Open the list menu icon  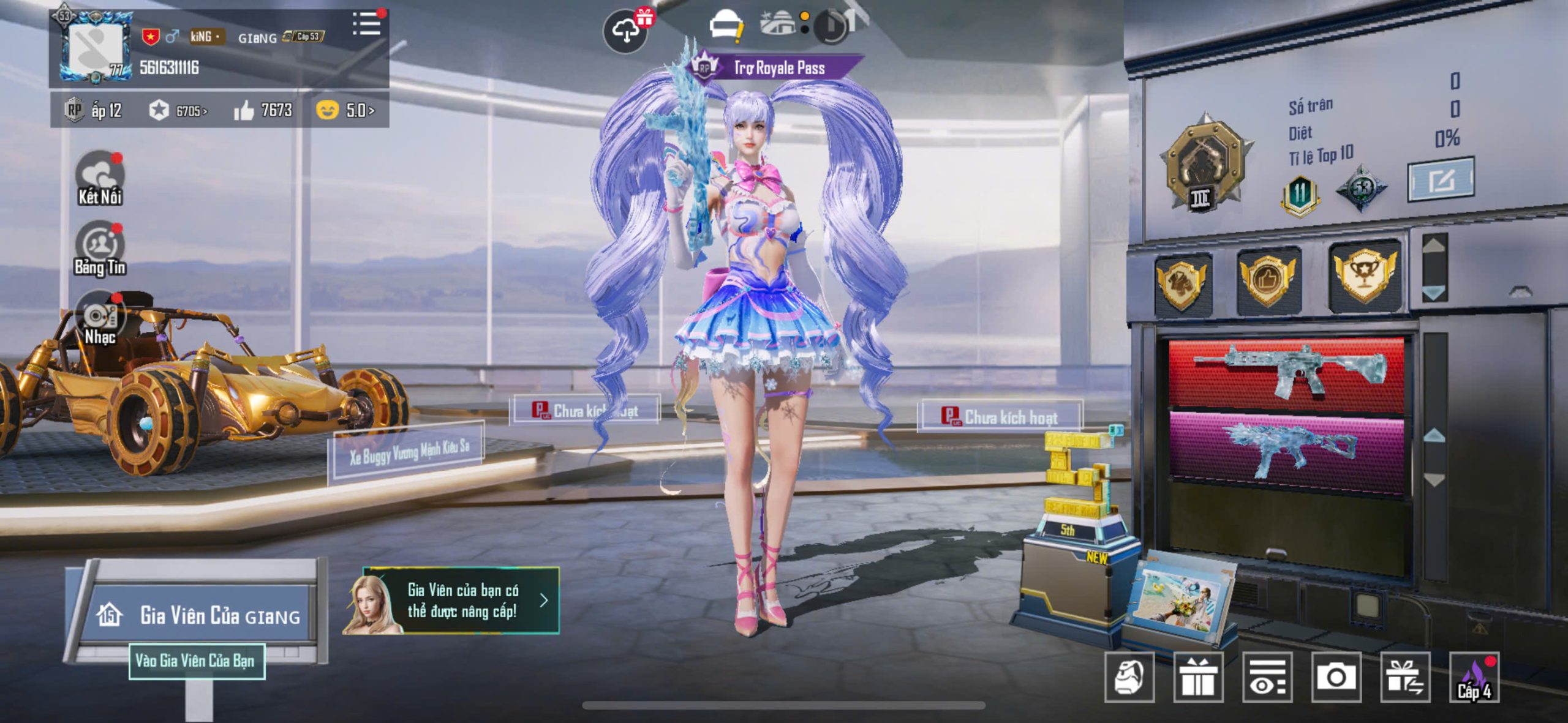[x=366, y=24]
